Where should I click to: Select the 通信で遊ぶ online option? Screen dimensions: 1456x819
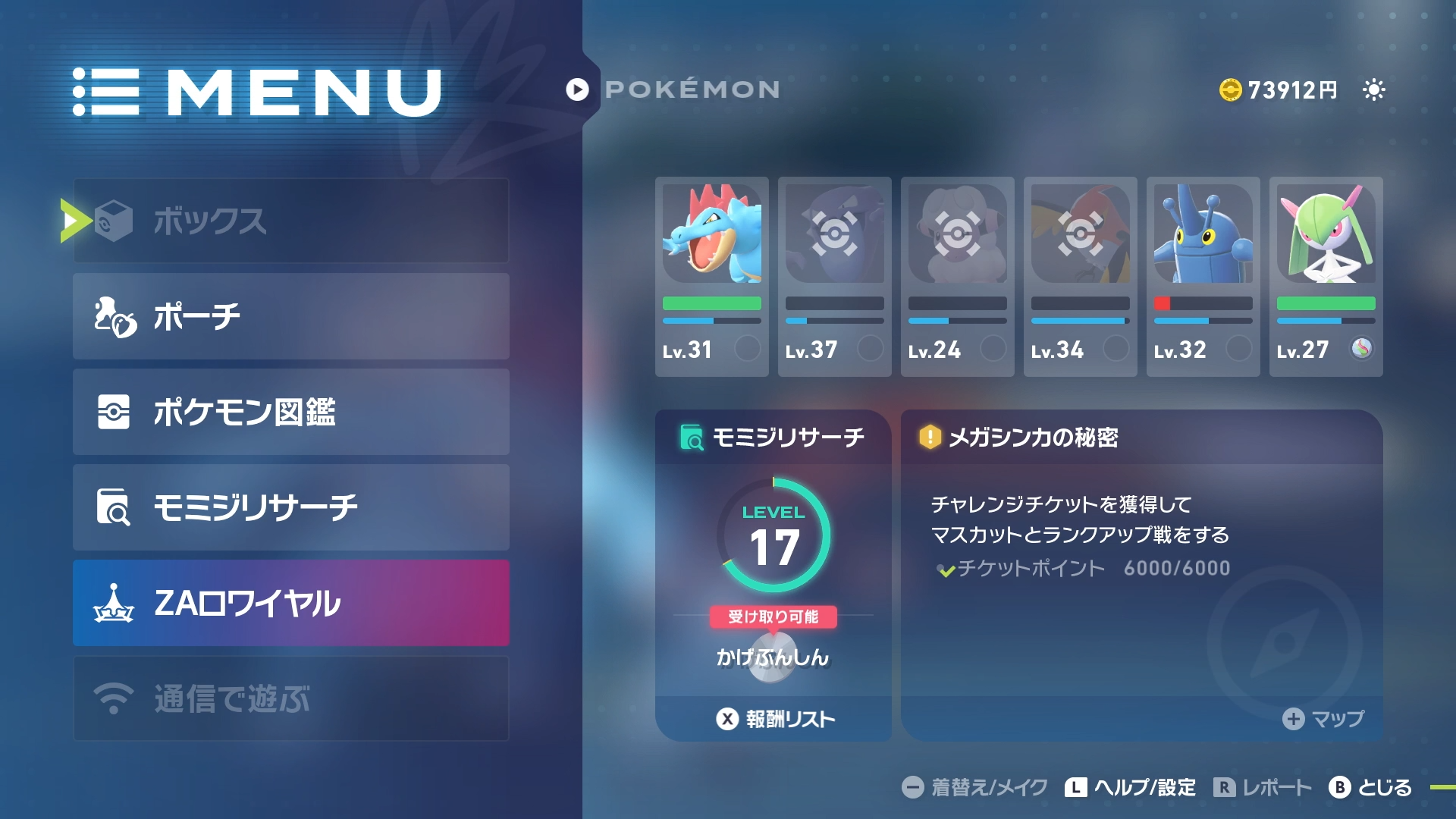click(290, 698)
